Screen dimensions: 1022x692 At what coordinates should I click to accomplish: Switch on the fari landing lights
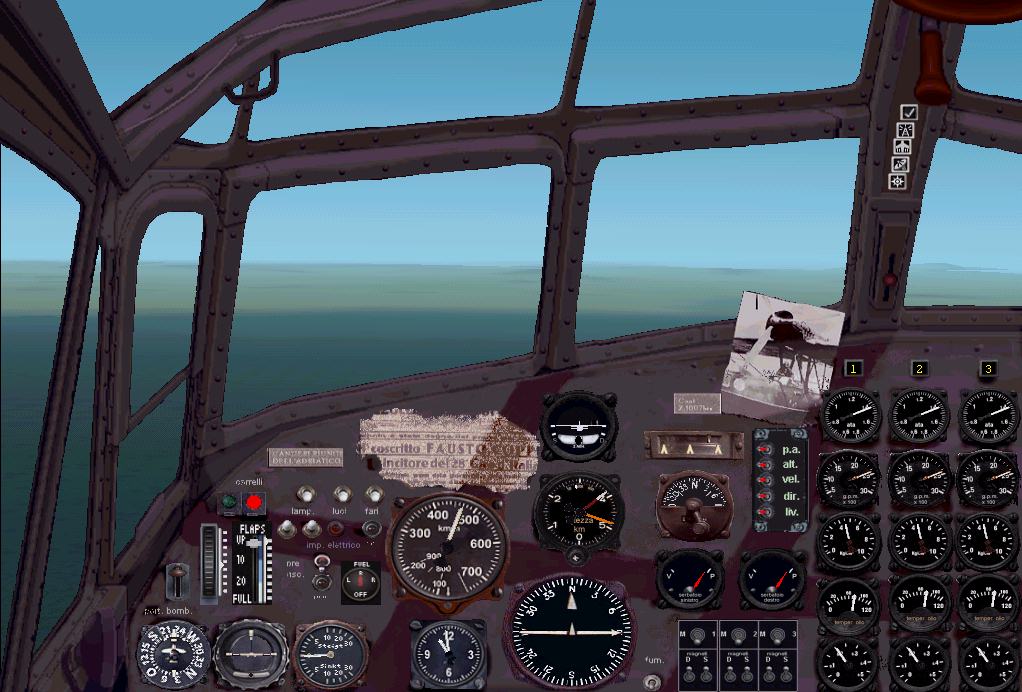[373, 494]
